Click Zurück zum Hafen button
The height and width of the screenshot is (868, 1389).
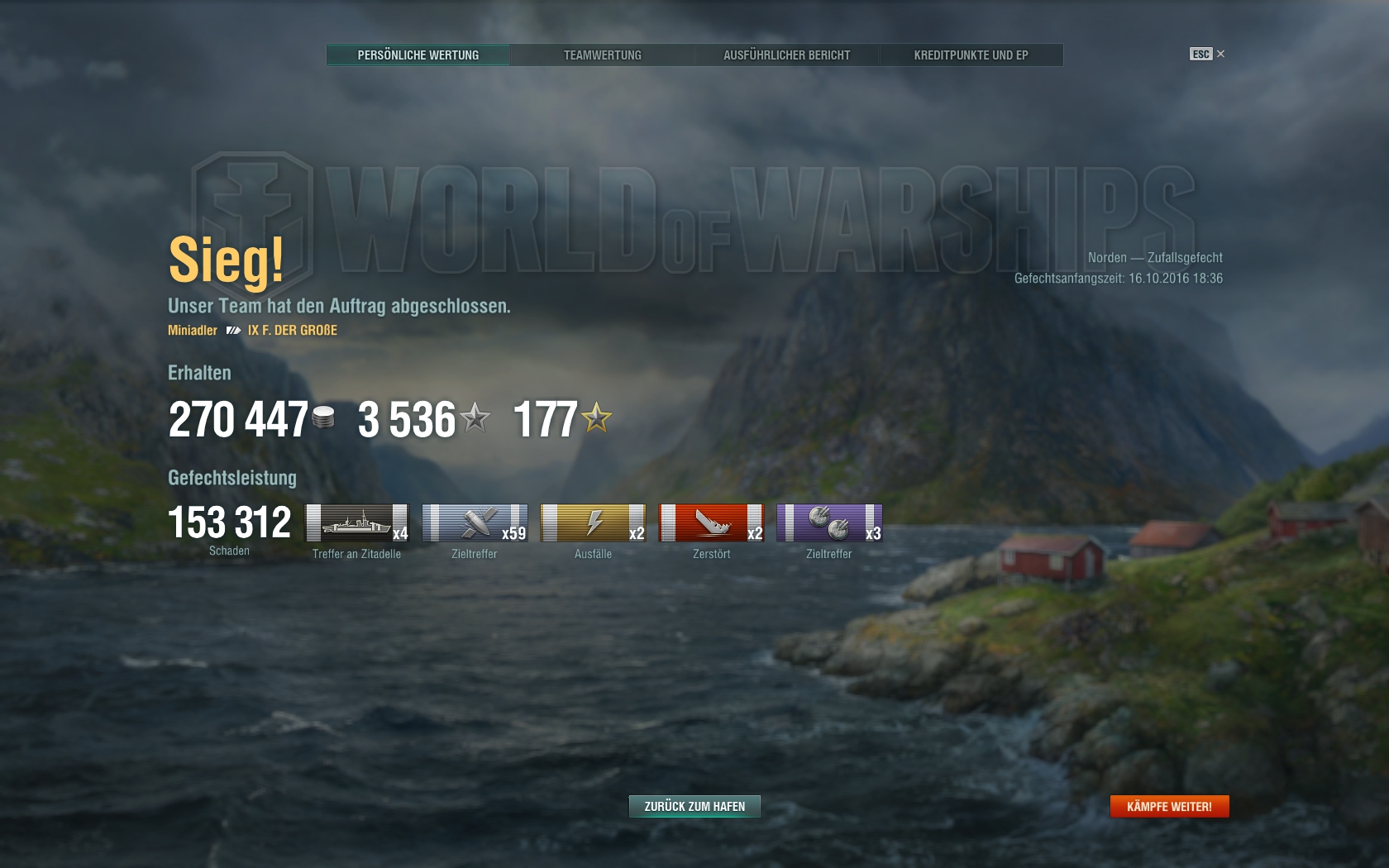point(694,806)
